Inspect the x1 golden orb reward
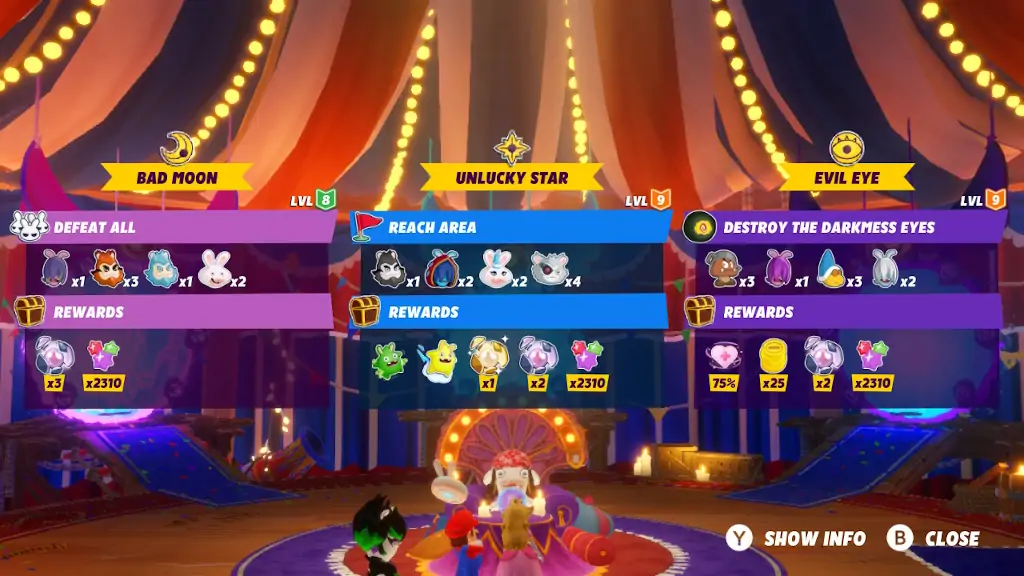Viewport: 1024px width, 576px height. tap(487, 359)
